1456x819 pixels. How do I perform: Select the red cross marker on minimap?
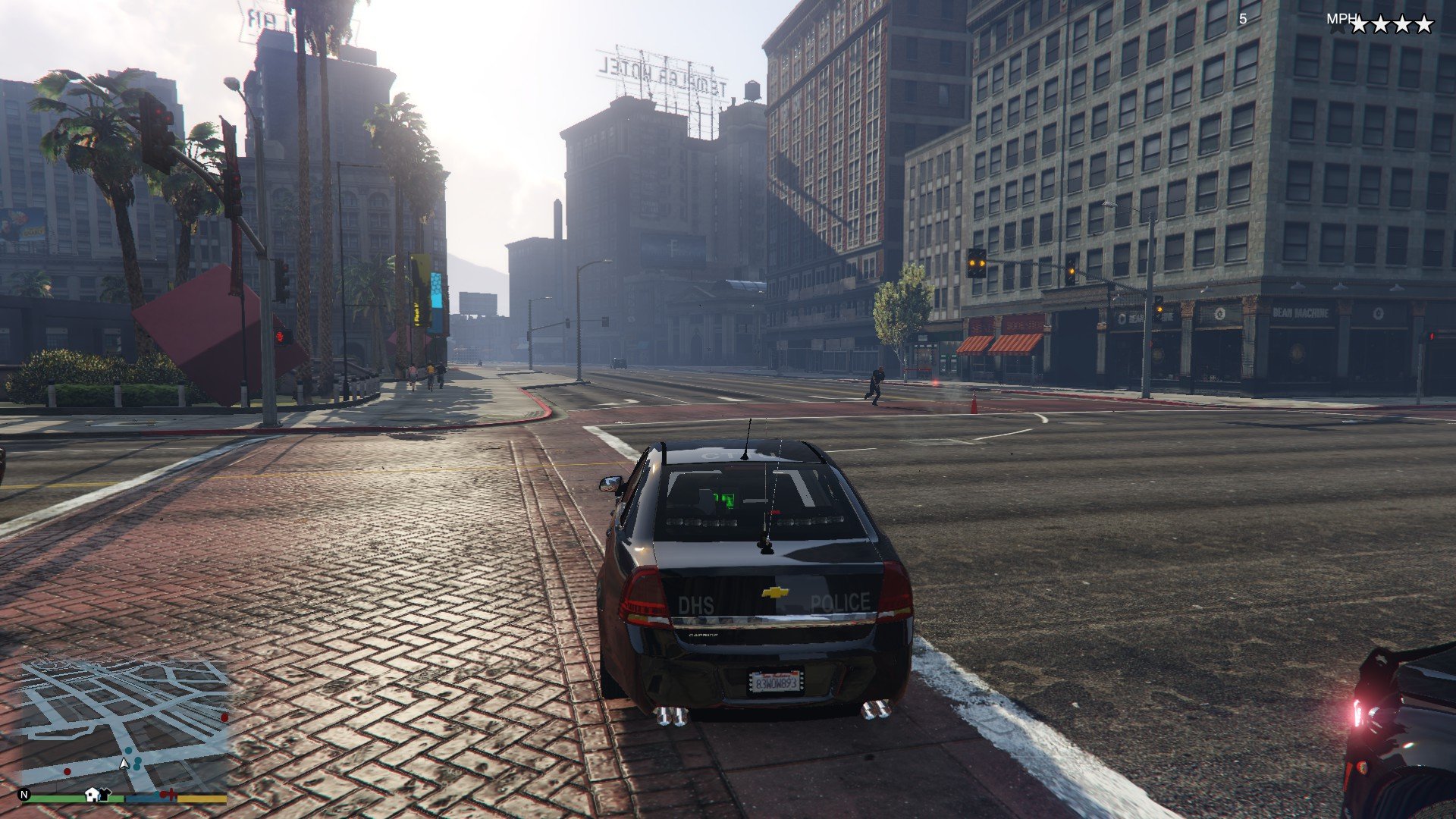click(x=171, y=794)
